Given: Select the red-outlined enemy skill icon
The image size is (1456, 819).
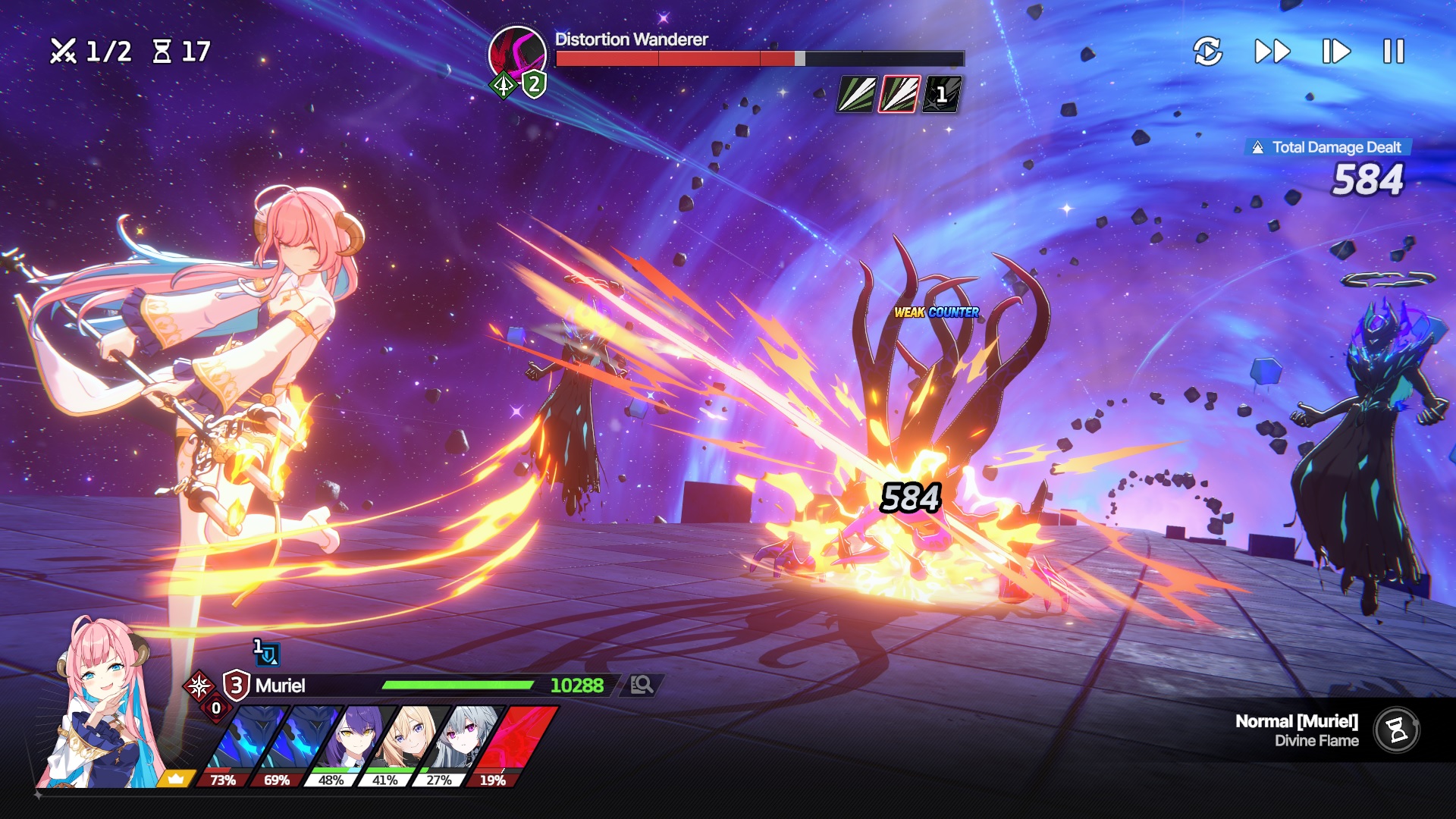Looking at the screenshot, I should click(899, 95).
